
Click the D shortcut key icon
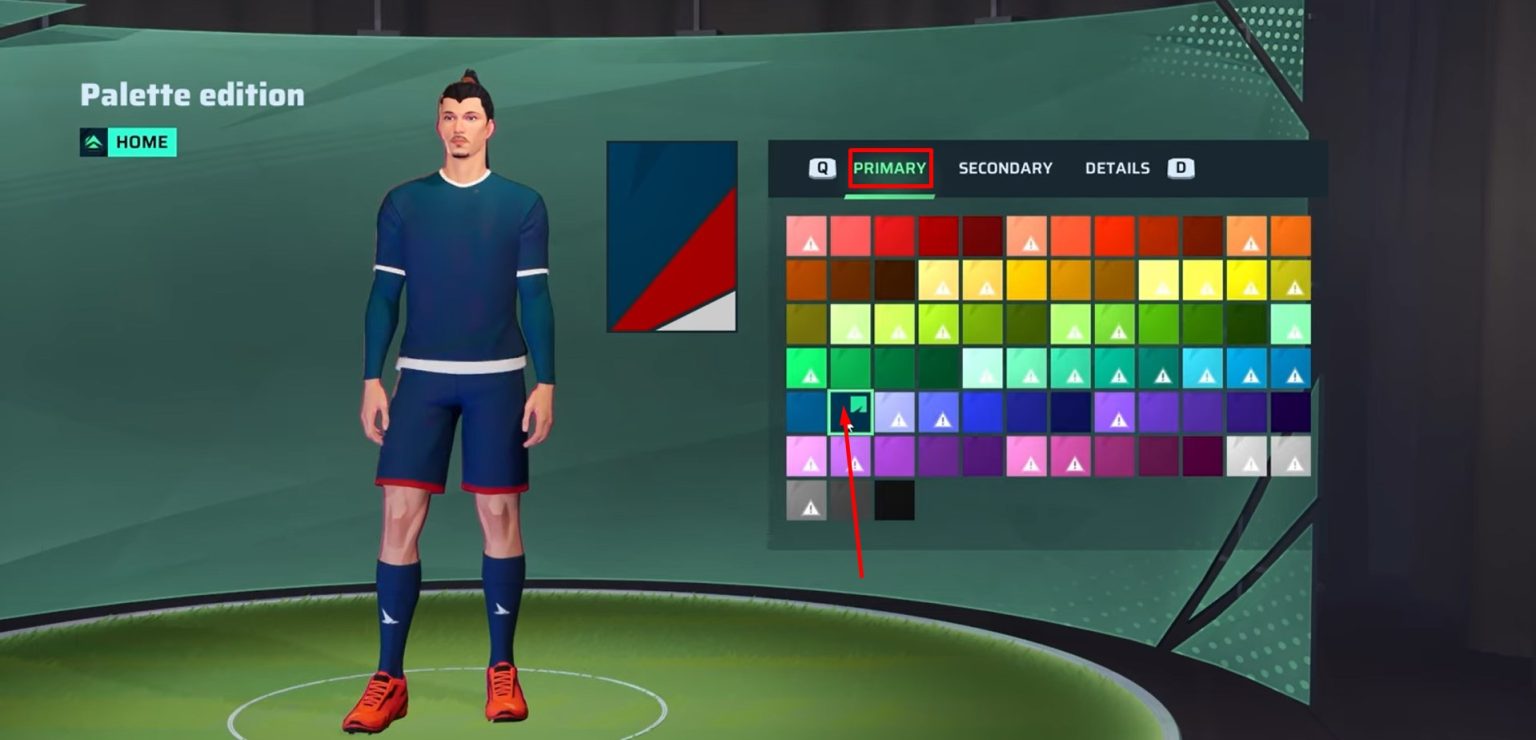1181,168
